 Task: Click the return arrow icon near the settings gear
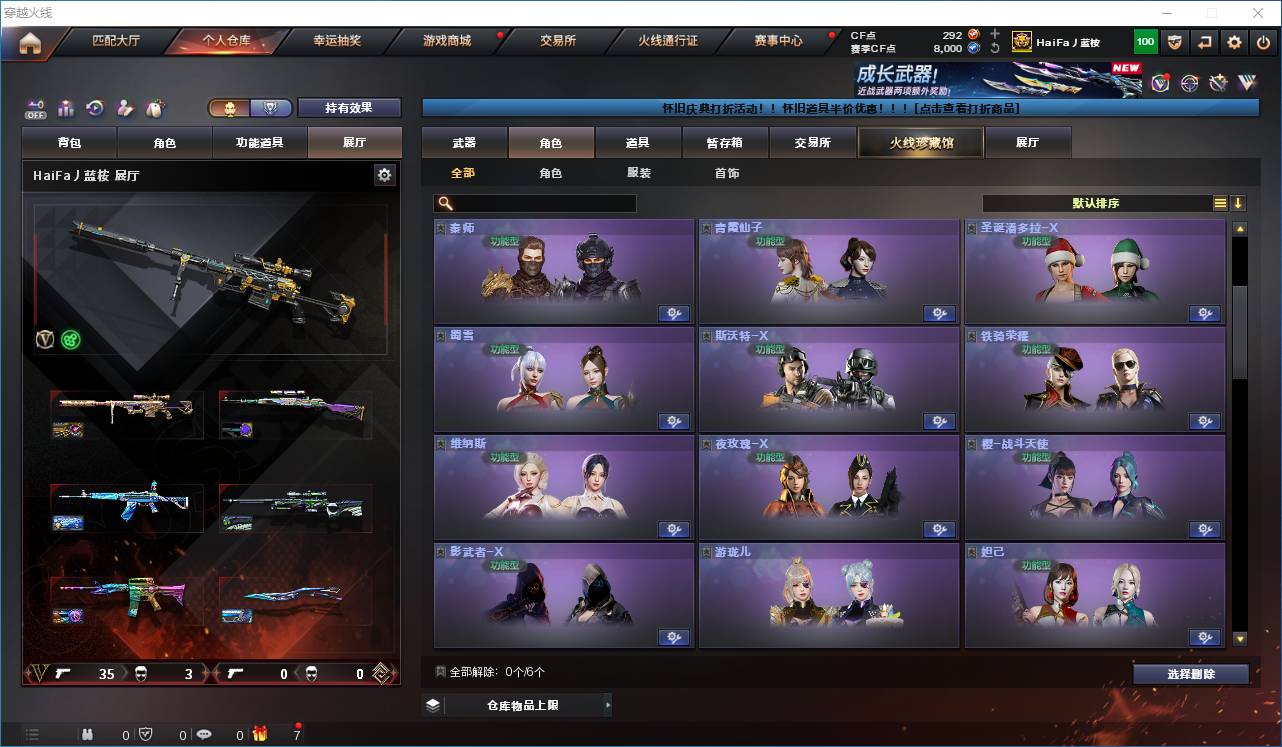[1204, 42]
